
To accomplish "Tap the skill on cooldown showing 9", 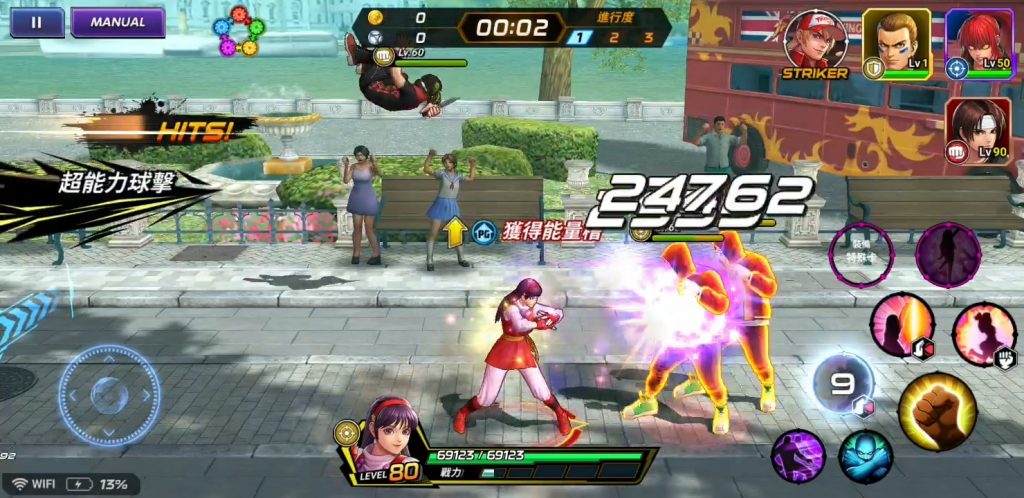I will (842, 384).
